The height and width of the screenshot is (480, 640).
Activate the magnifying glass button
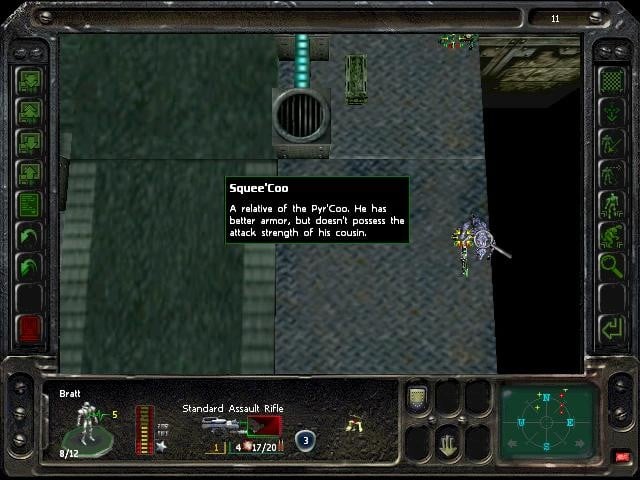tap(611, 267)
